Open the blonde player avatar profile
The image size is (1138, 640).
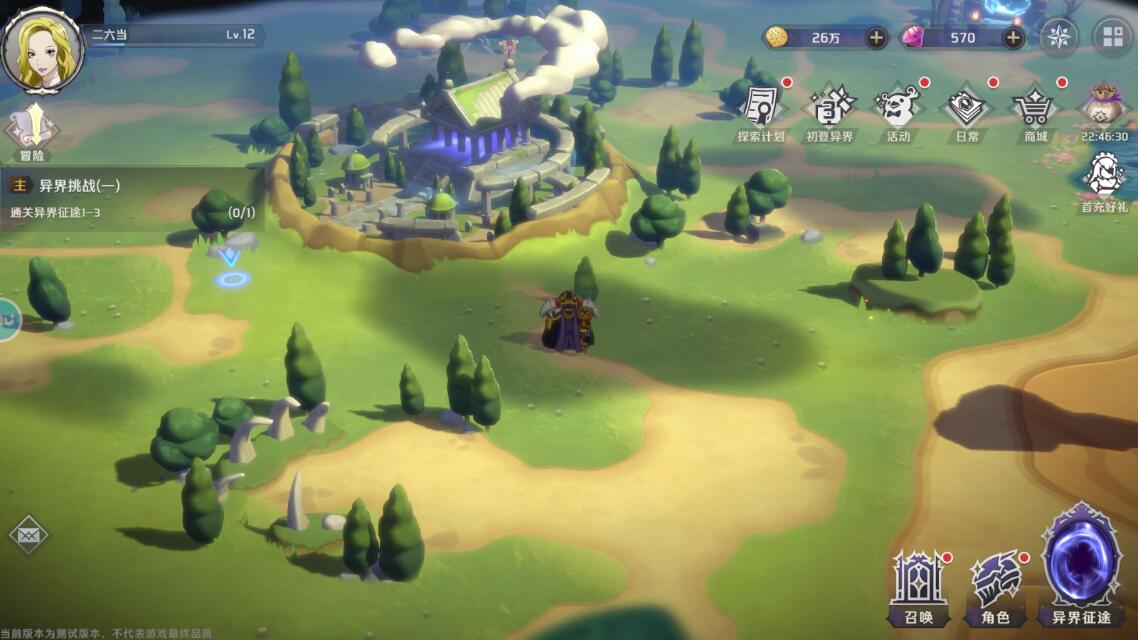pyautogui.click(x=43, y=49)
